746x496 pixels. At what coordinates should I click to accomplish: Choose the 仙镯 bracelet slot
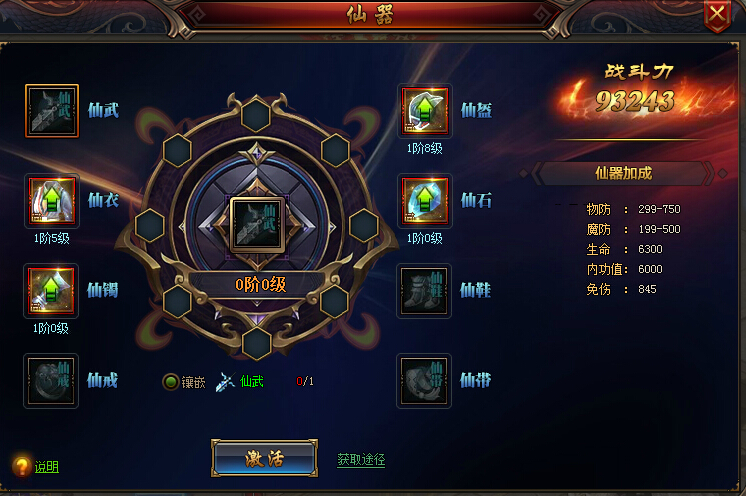(51, 290)
